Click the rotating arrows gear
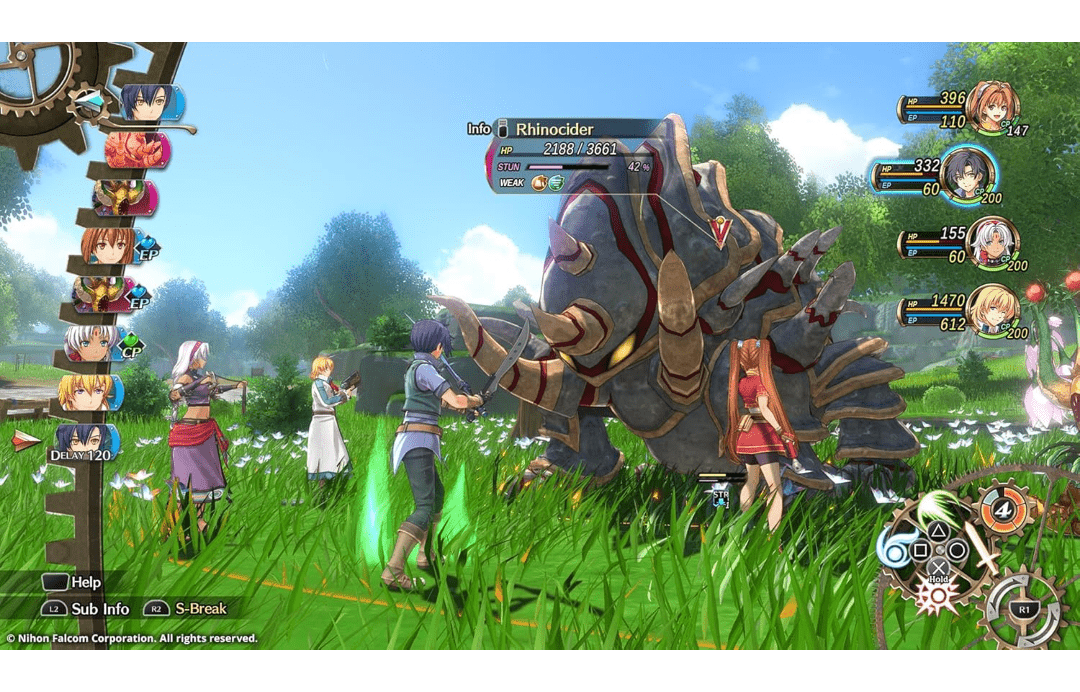Screen dimensions: 1080x692 (1024, 610)
